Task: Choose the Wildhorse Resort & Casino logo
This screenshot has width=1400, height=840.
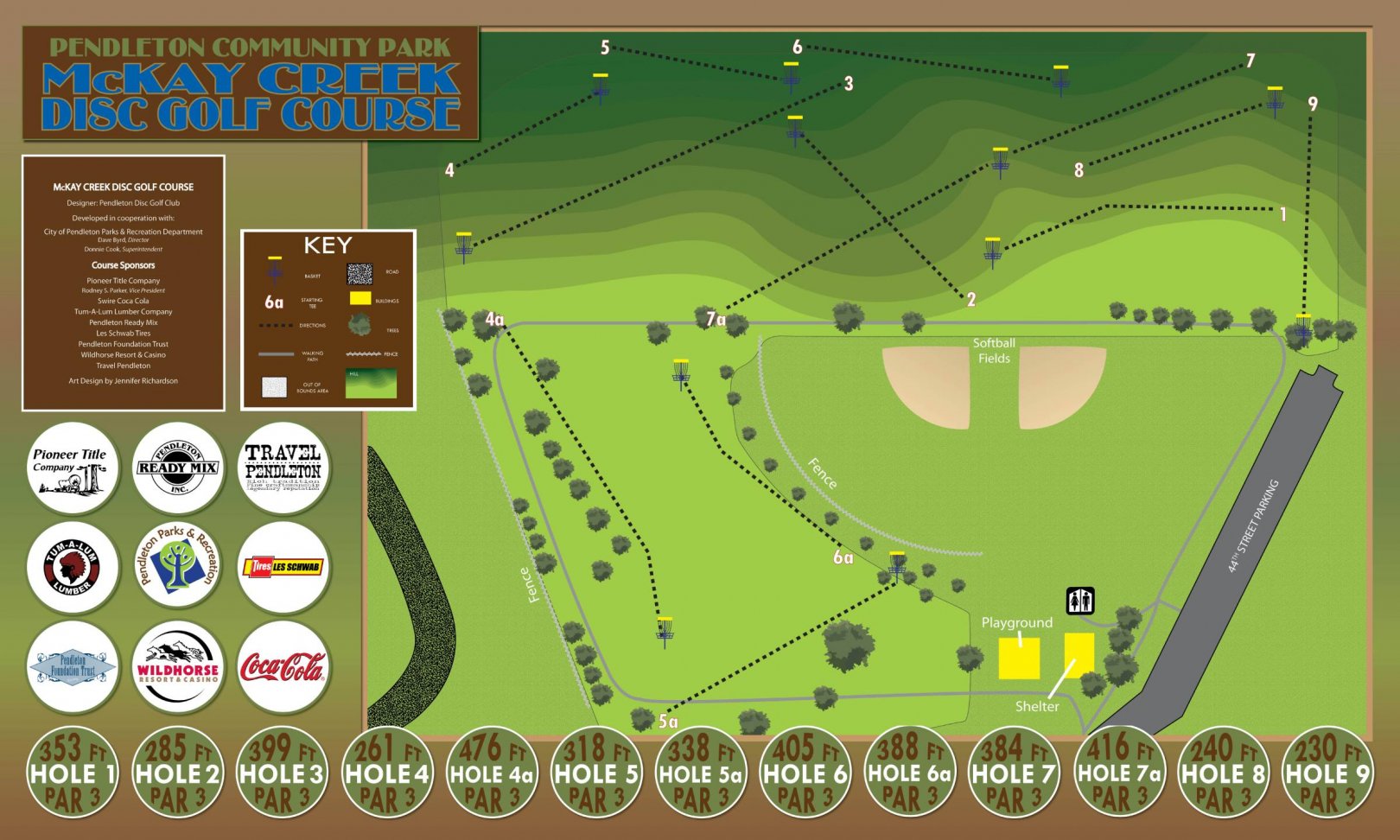Action: click(177, 667)
